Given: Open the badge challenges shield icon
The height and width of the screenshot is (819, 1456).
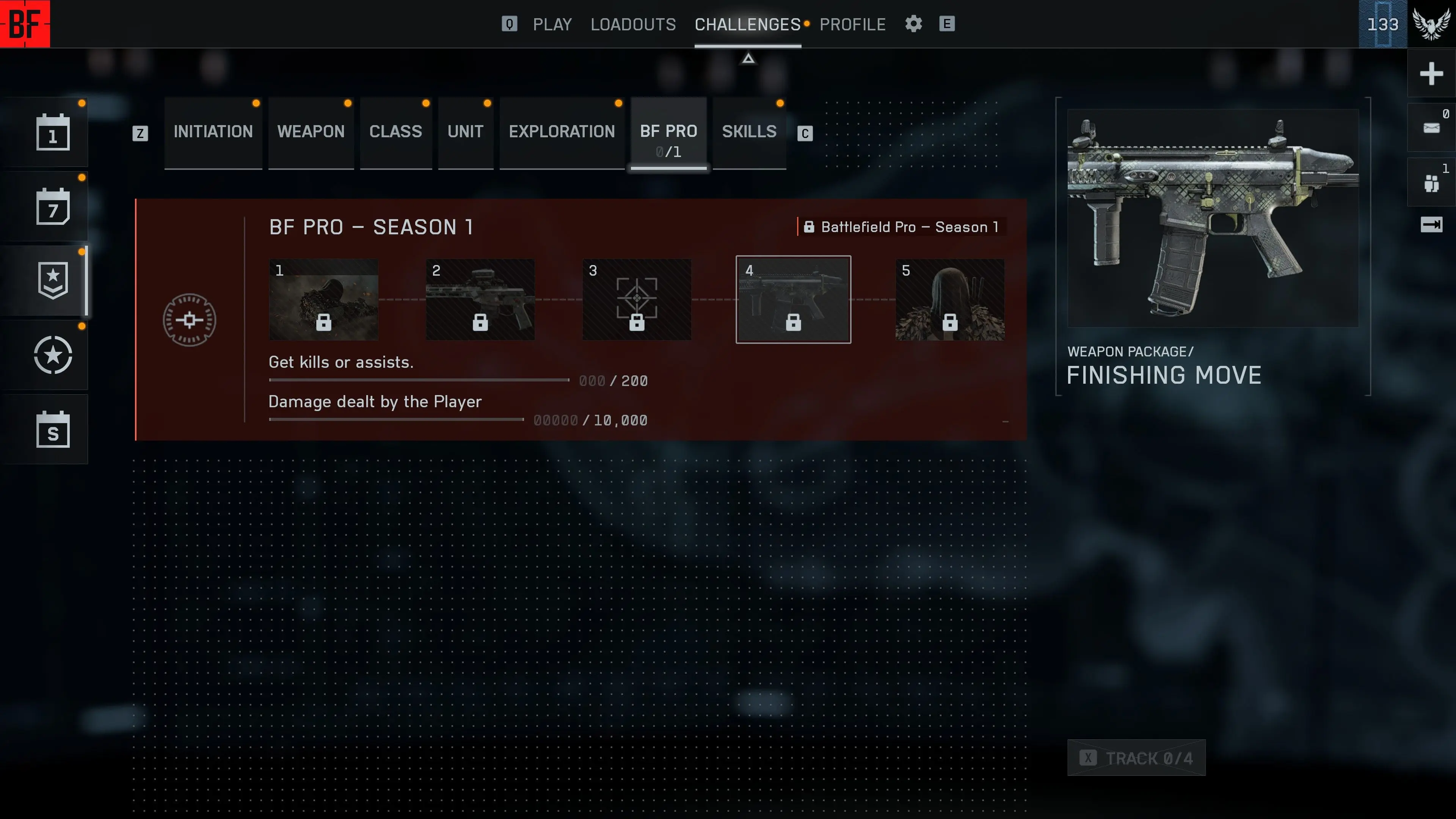Looking at the screenshot, I should [x=53, y=281].
